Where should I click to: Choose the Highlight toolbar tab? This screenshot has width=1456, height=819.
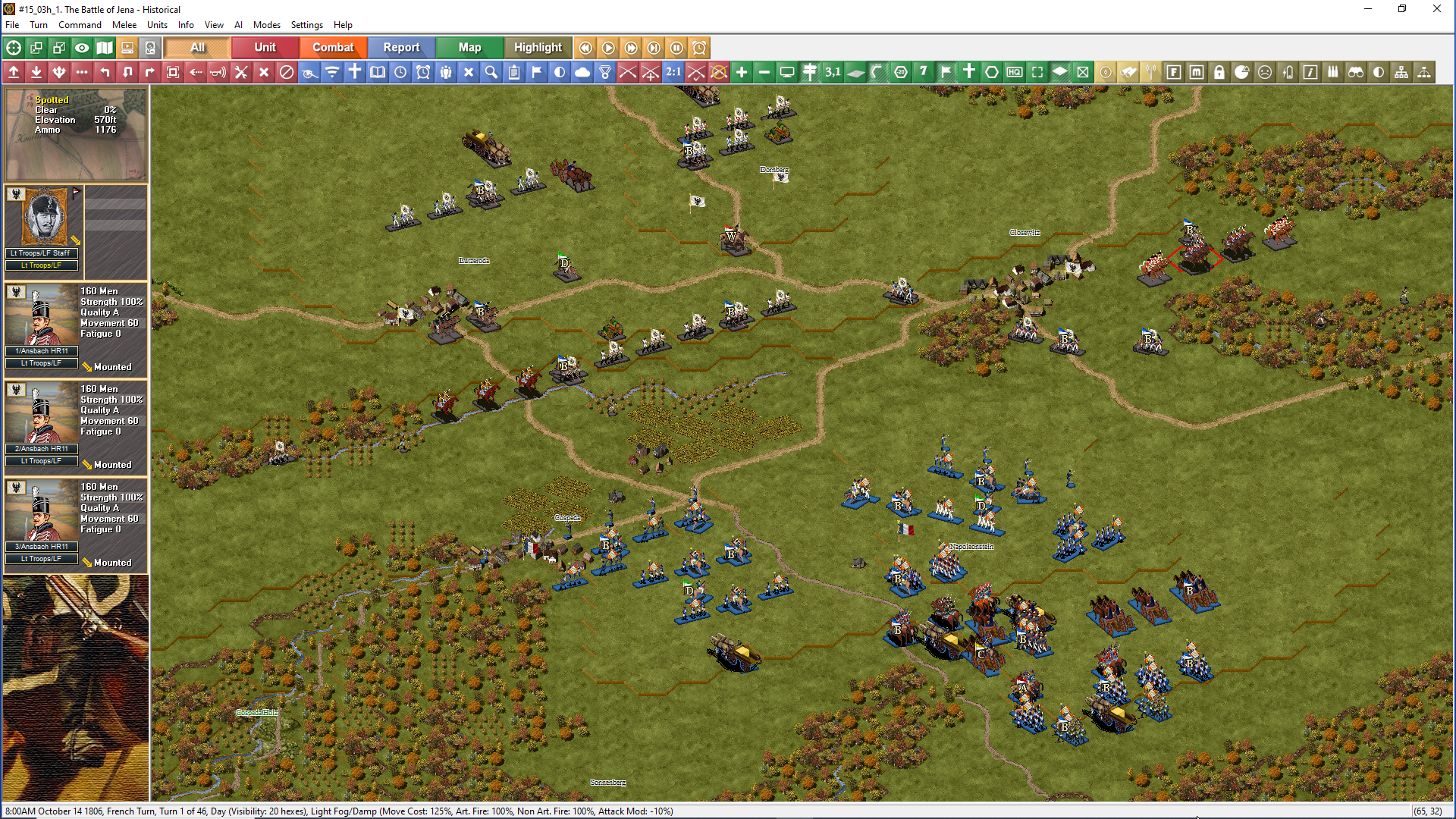[538, 47]
